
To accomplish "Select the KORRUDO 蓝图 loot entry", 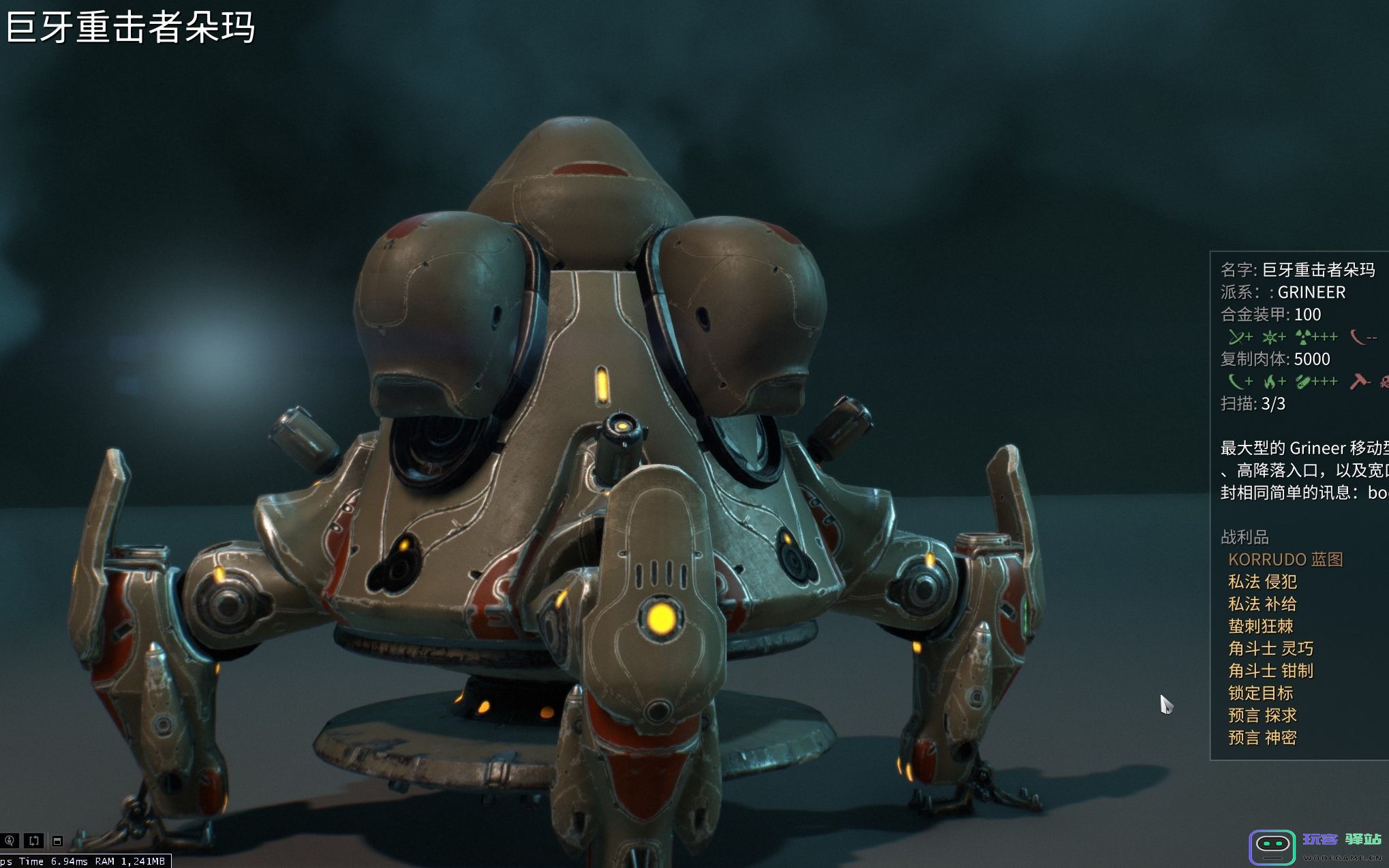I will click(x=1285, y=559).
